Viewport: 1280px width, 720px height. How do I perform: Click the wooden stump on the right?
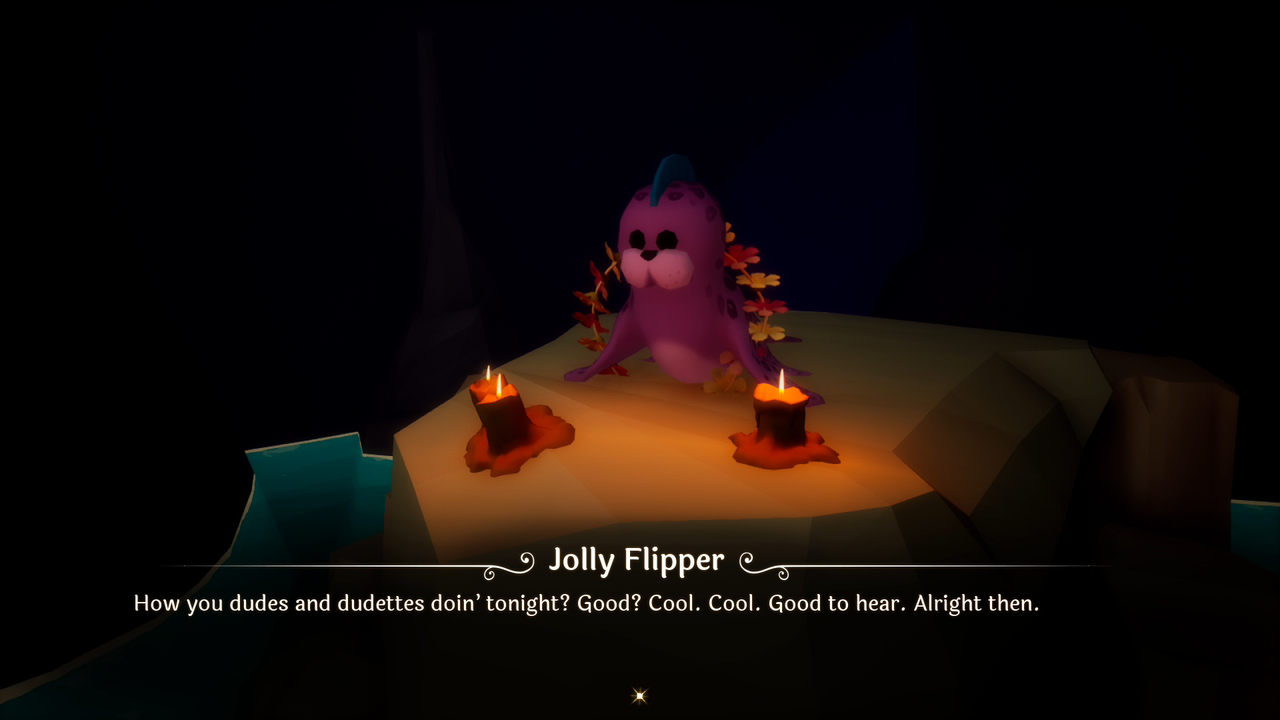click(x=1170, y=450)
